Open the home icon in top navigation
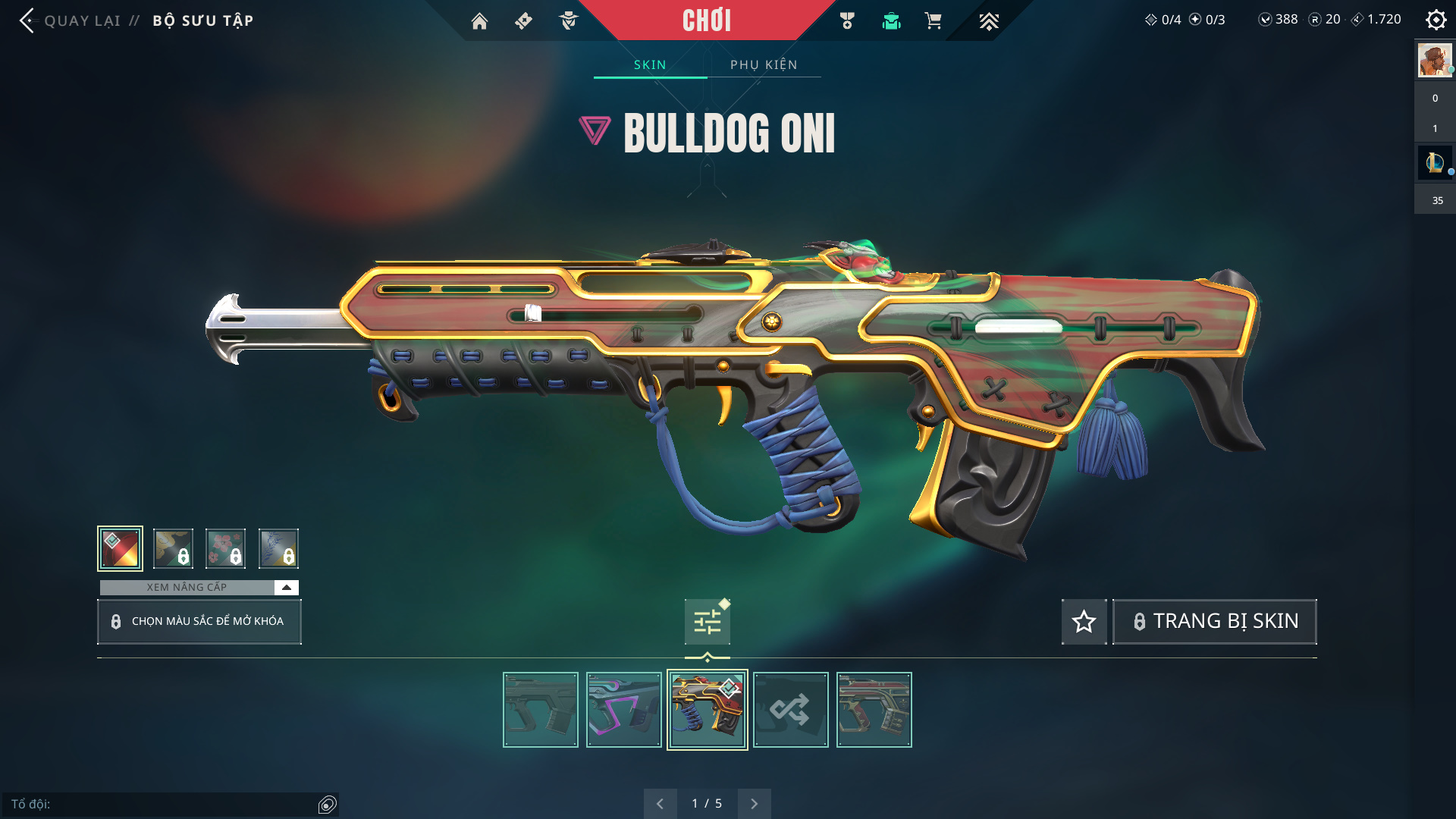Screen dimensions: 1456x819 click(479, 21)
